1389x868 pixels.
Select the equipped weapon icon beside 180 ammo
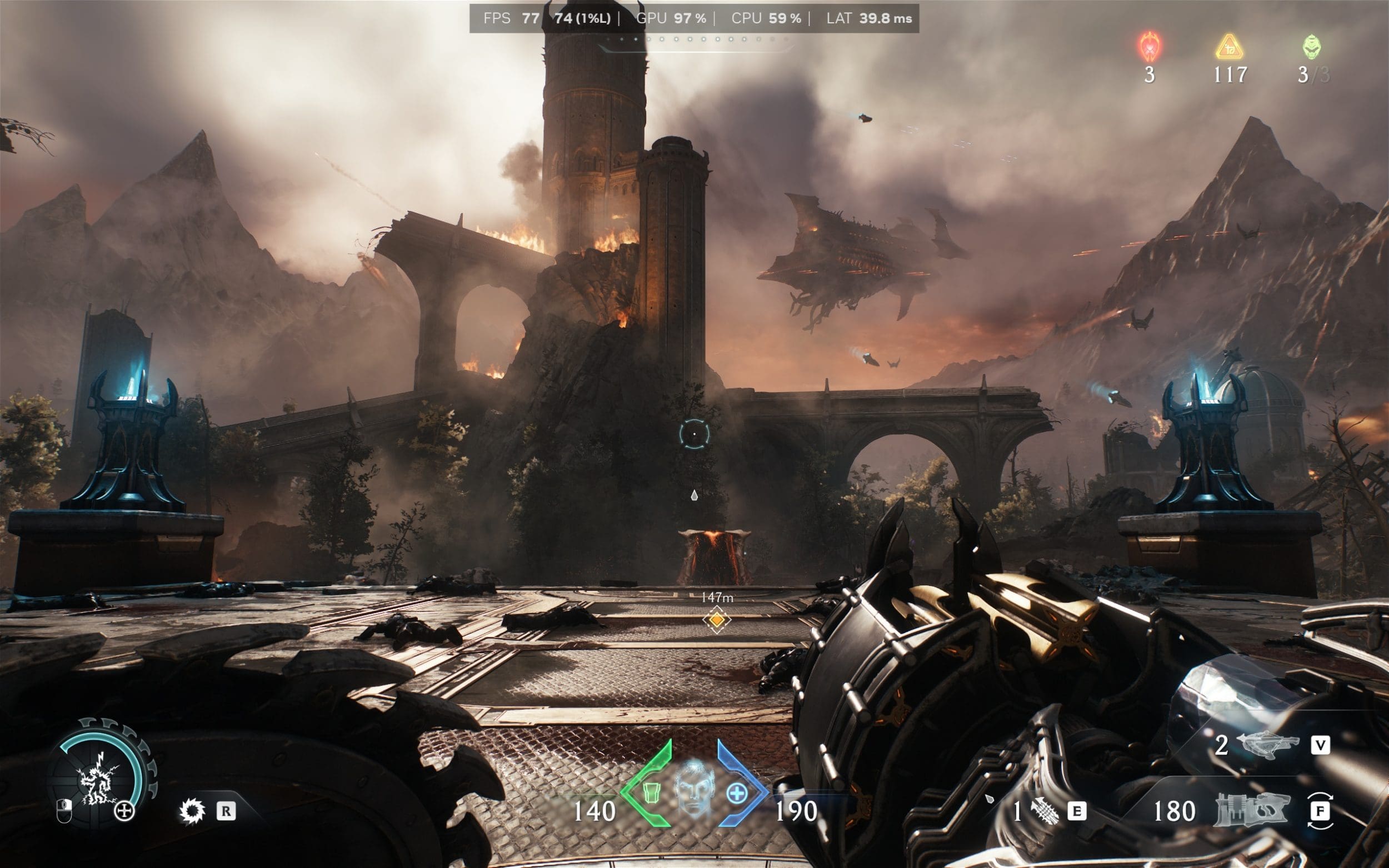1252,811
